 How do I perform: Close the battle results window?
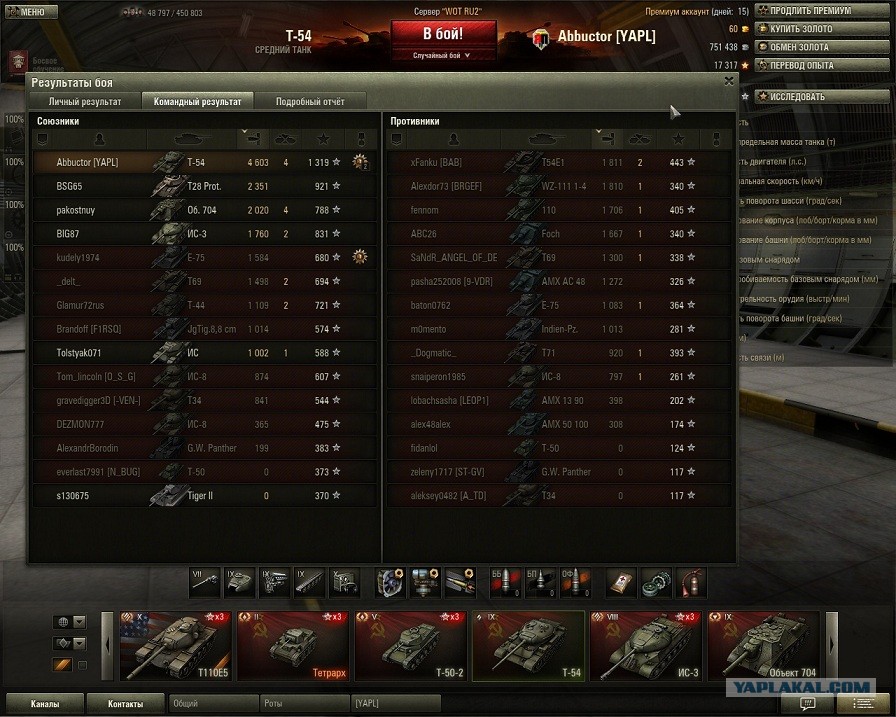(x=729, y=82)
